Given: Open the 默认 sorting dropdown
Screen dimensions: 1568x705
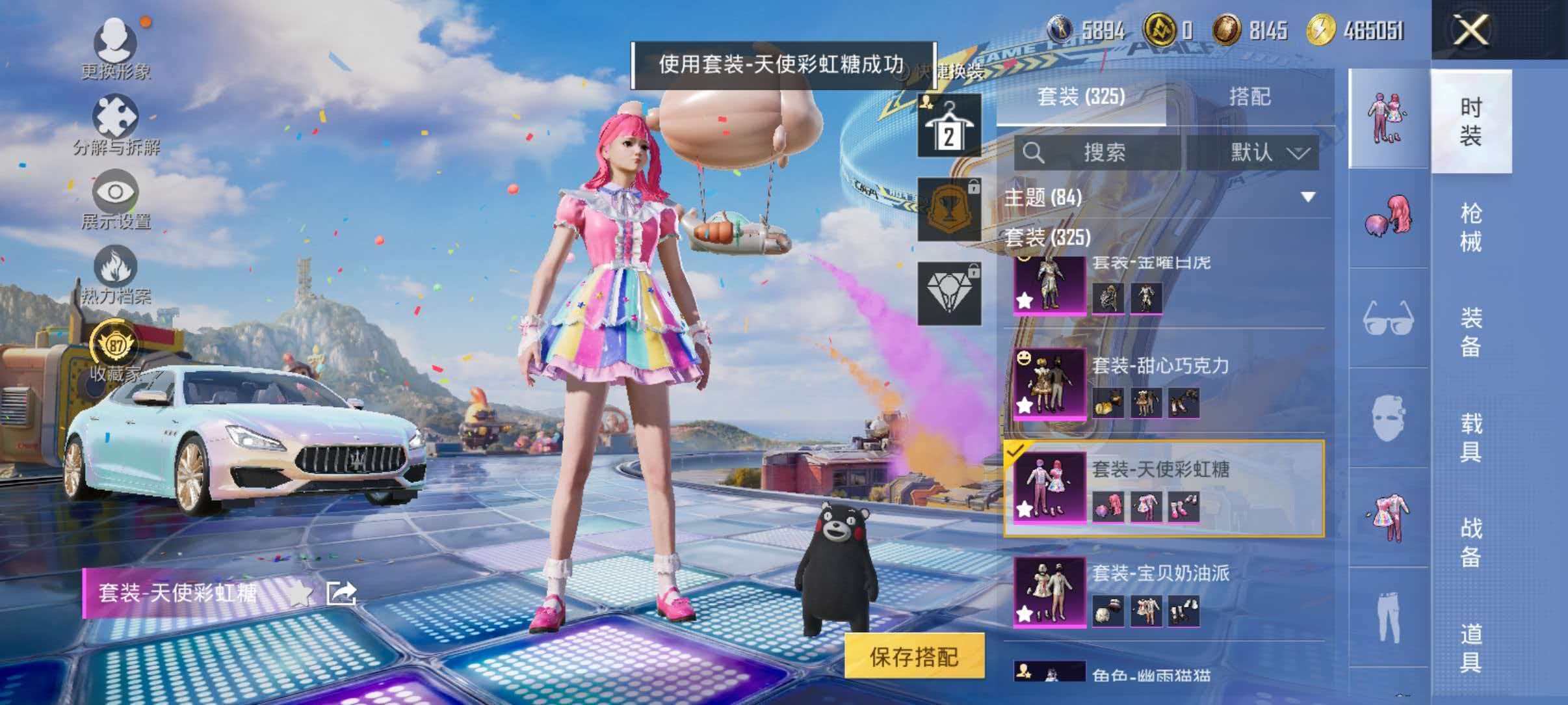Looking at the screenshot, I should click(1263, 153).
